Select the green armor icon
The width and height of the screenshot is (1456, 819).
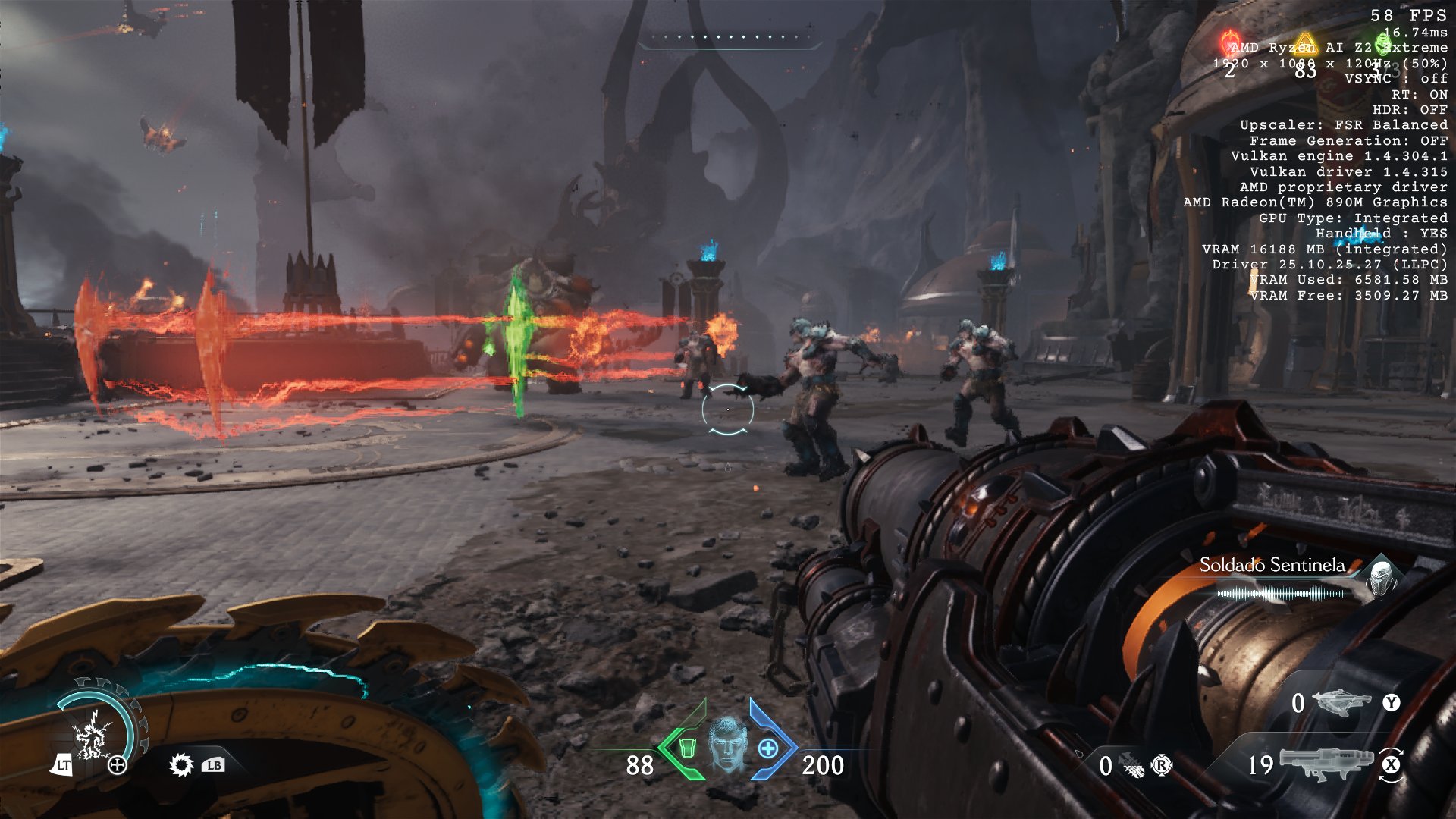tap(687, 748)
